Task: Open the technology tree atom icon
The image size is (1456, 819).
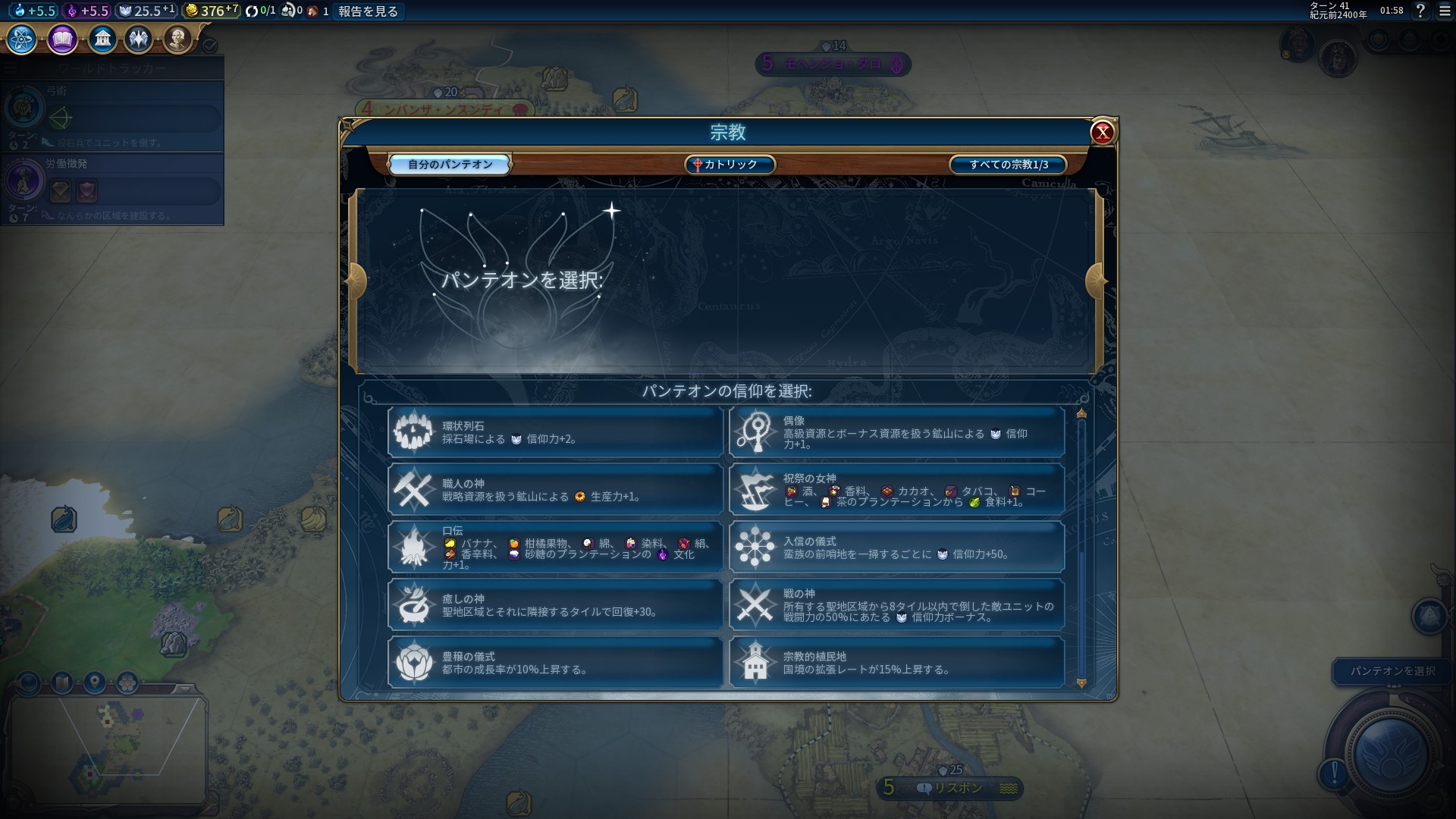Action: pyautogui.click(x=22, y=39)
